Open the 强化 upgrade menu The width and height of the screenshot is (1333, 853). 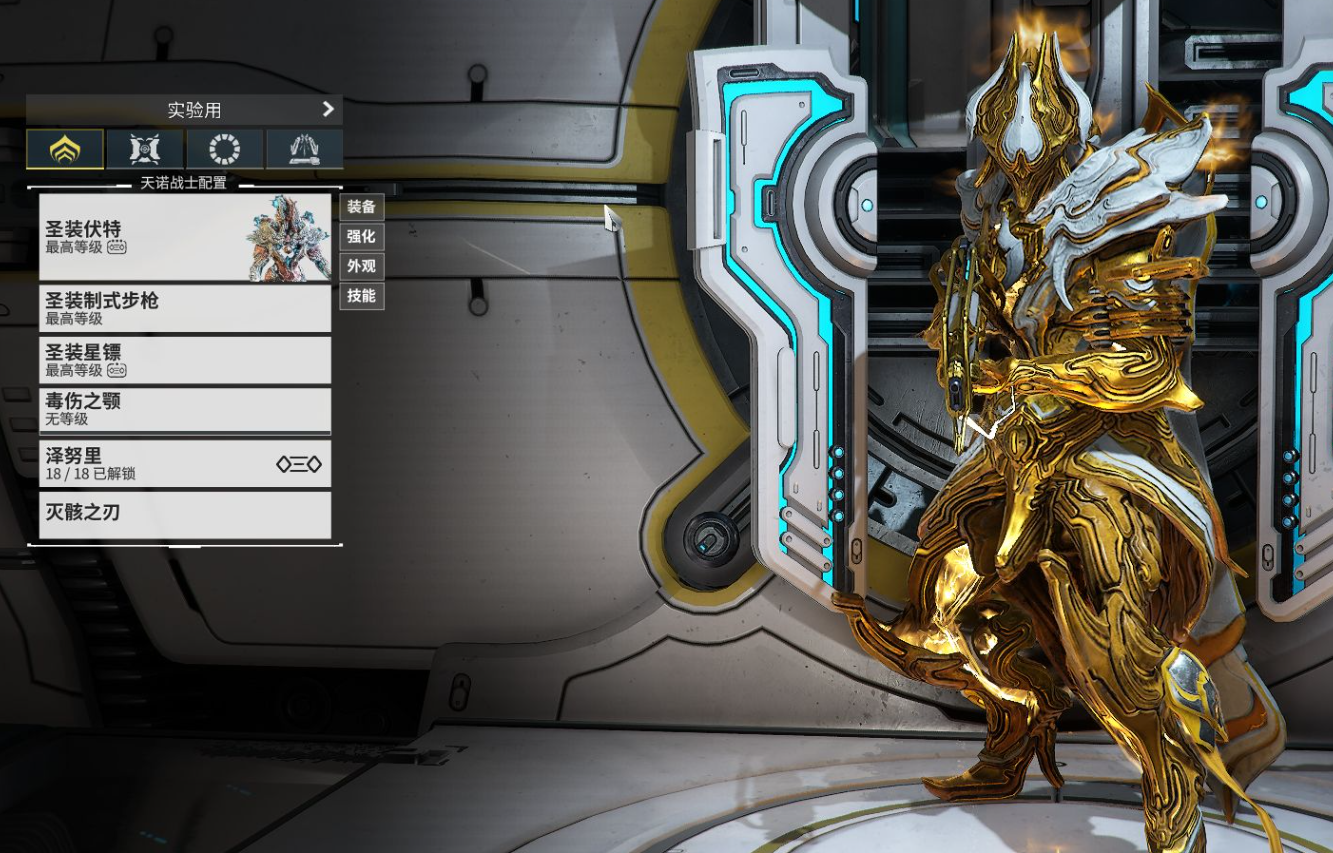(x=361, y=237)
